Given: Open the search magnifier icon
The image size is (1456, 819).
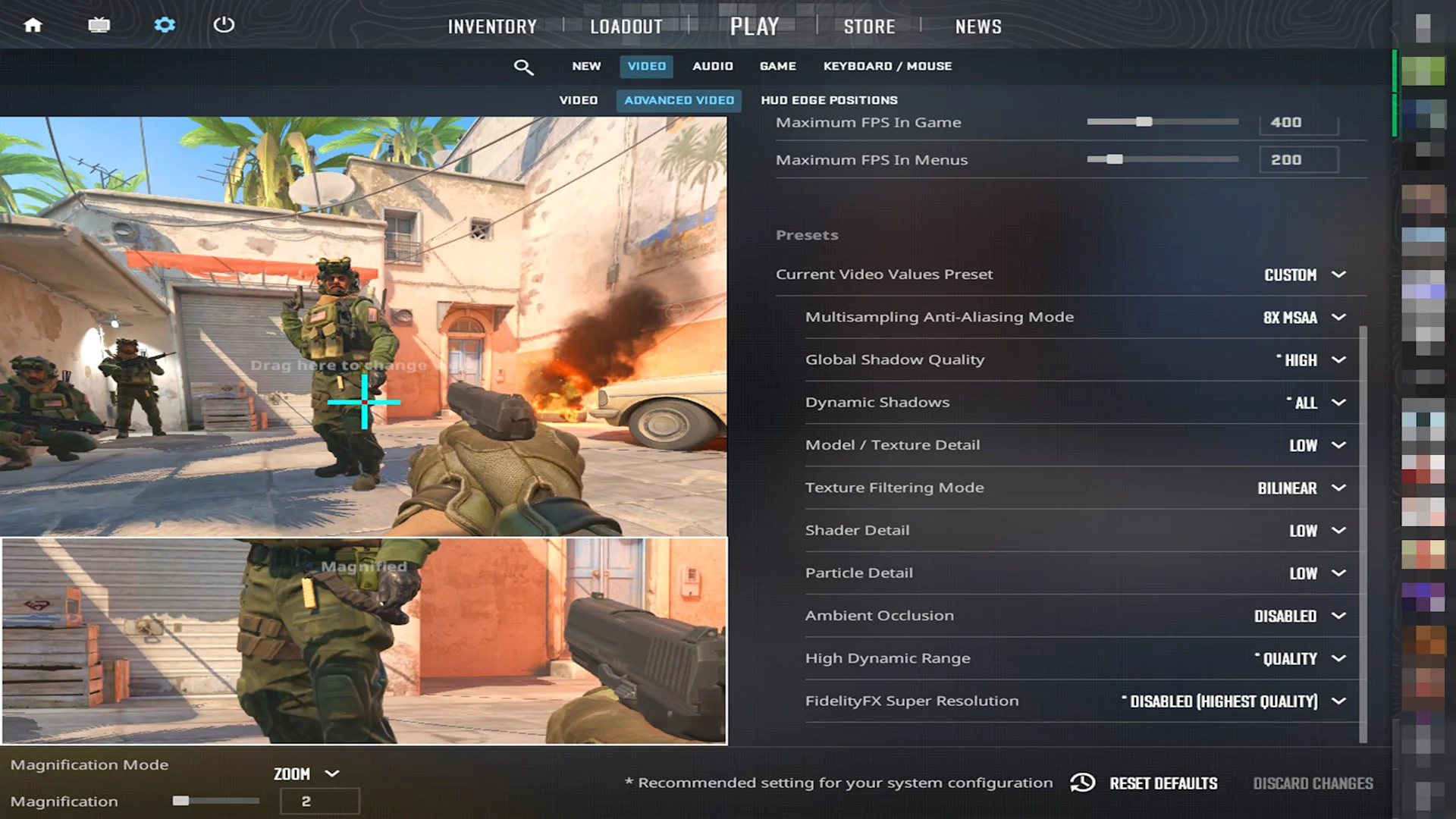Looking at the screenshot, I should coord(524,67).
